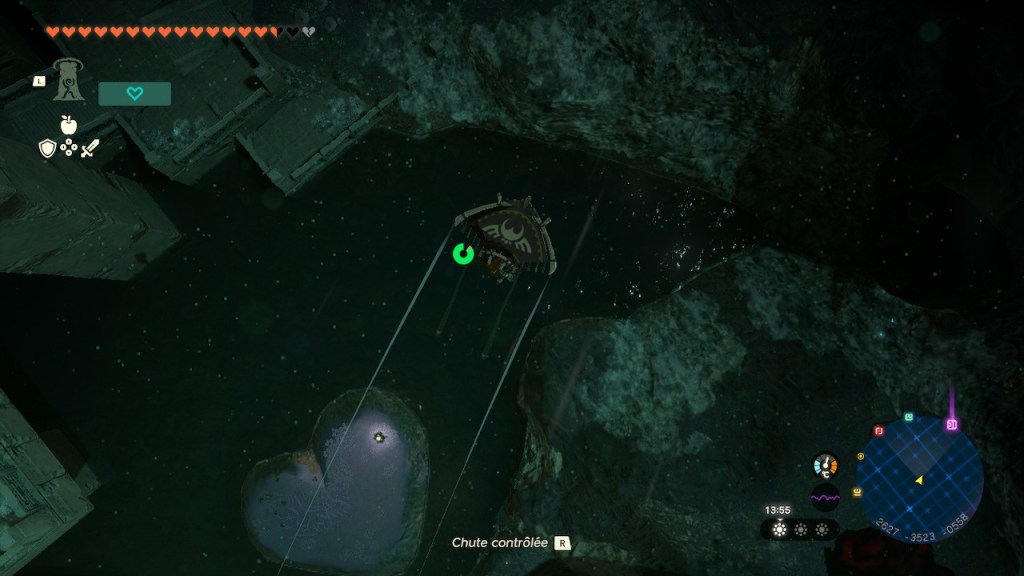Open the apple materials quick menu
This screenshot has width=1024, height=576.
click(68, 125)
